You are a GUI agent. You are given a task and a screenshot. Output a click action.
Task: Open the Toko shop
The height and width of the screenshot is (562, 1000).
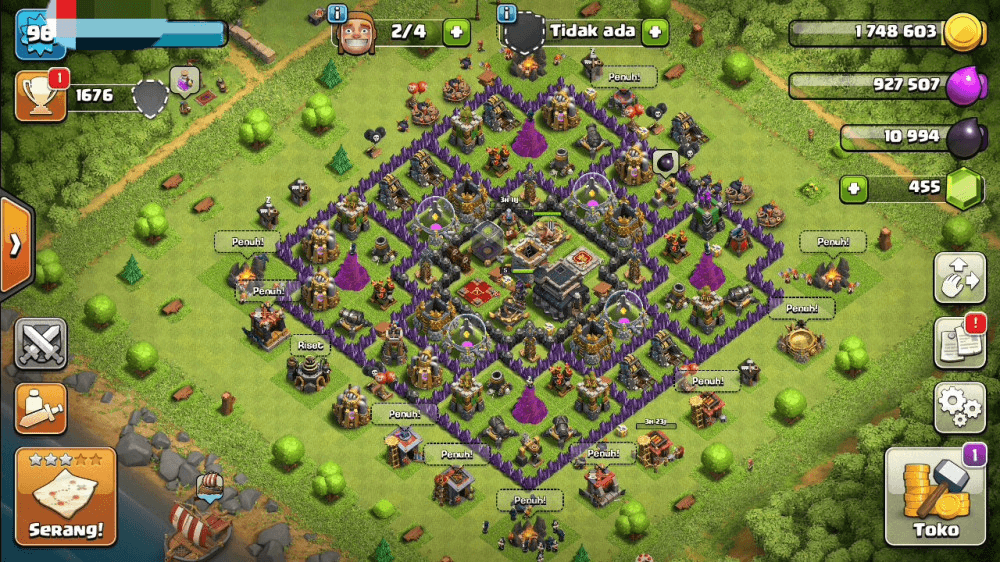point(935,497)
